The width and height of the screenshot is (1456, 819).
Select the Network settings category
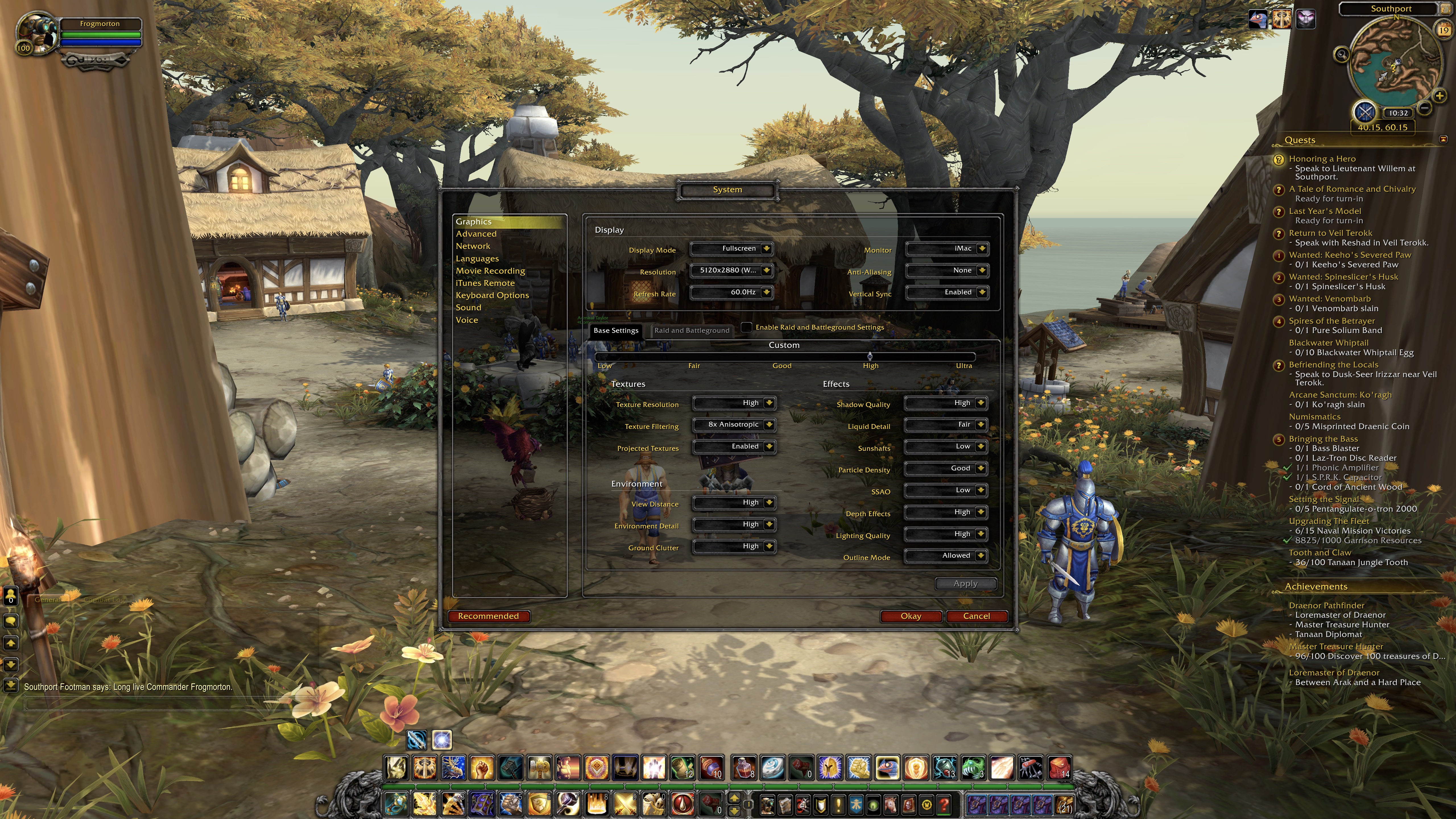pyautogui.click(x=473, y=247)
